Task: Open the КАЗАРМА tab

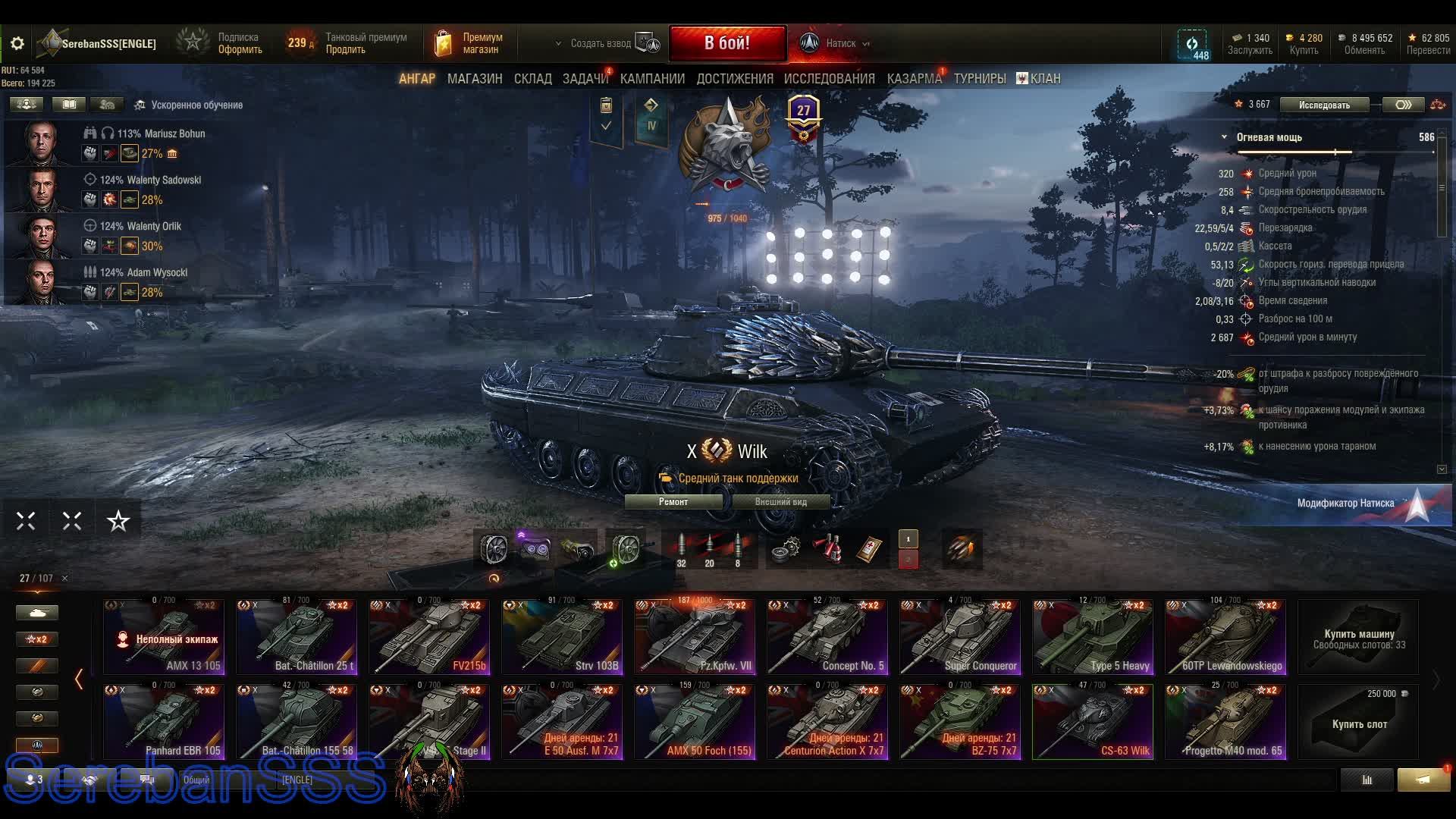Action: point(914,79)
